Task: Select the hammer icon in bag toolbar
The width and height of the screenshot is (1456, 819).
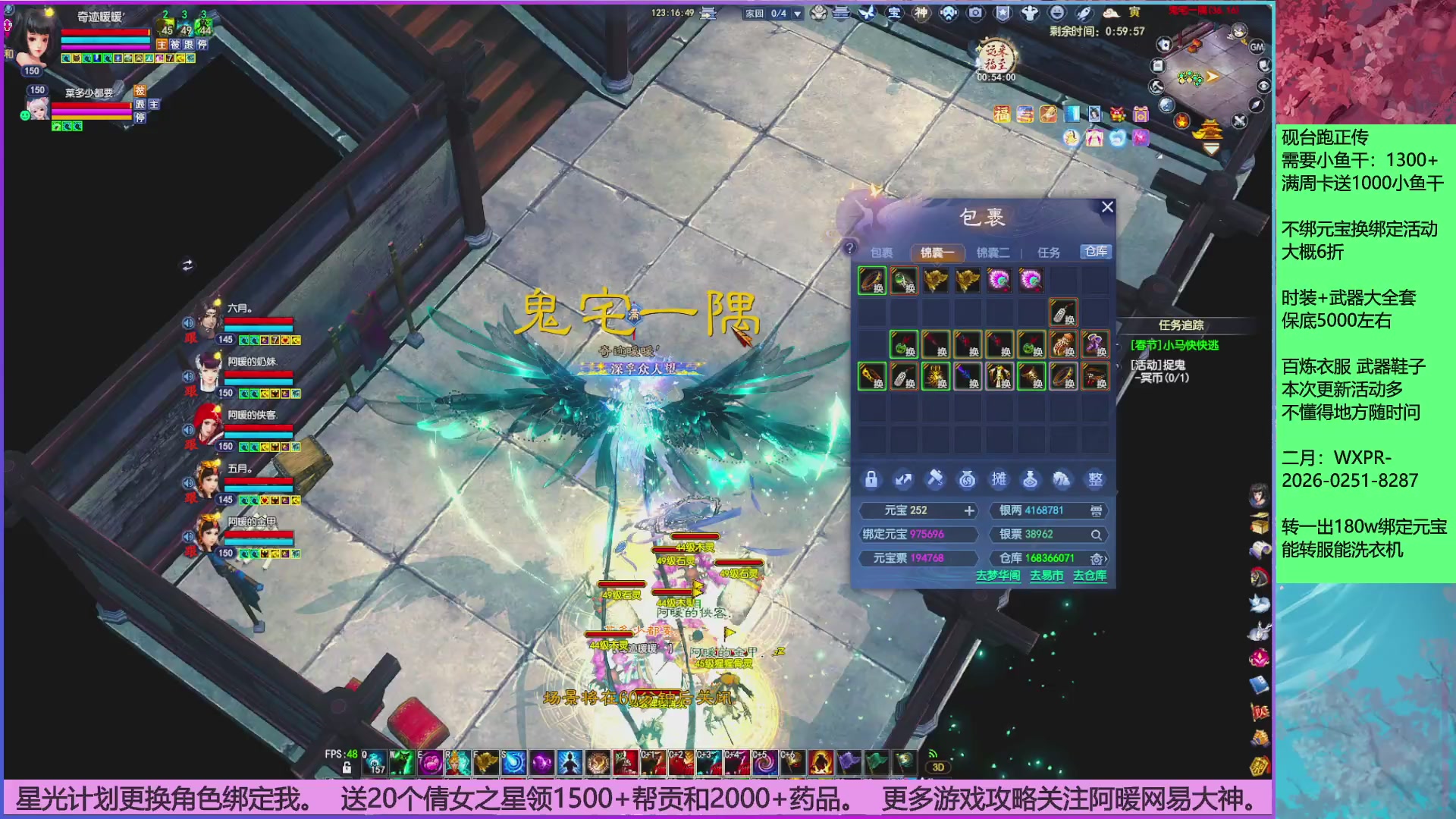Action: [x=936, y=479]
